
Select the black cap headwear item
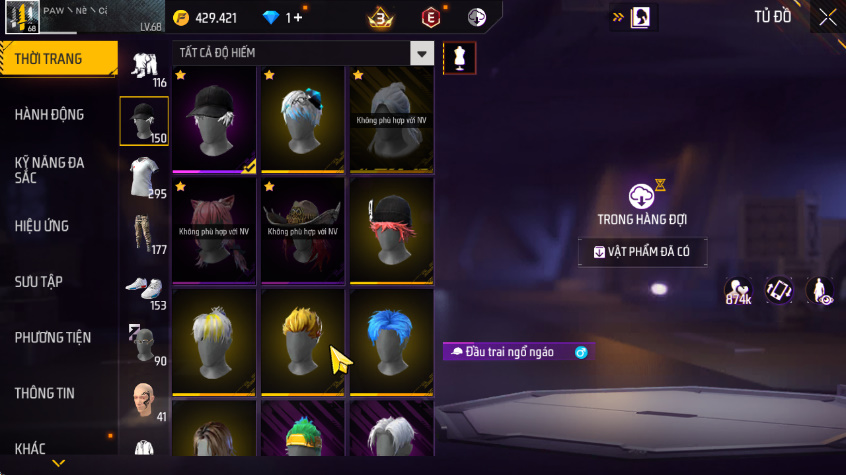pyautogui.click(x=214, y=118)
